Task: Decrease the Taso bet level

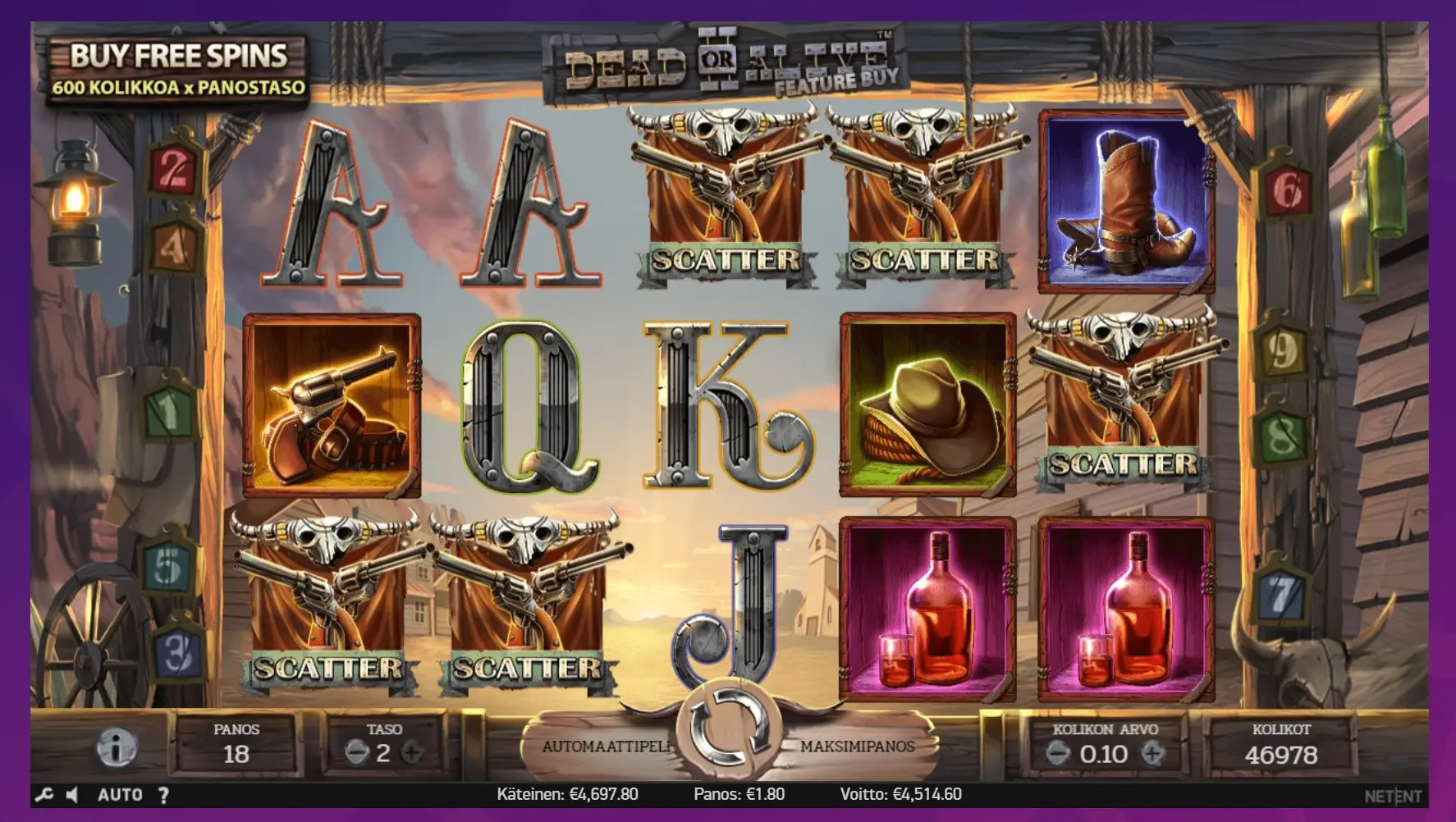Action: (x=355, y=753)
